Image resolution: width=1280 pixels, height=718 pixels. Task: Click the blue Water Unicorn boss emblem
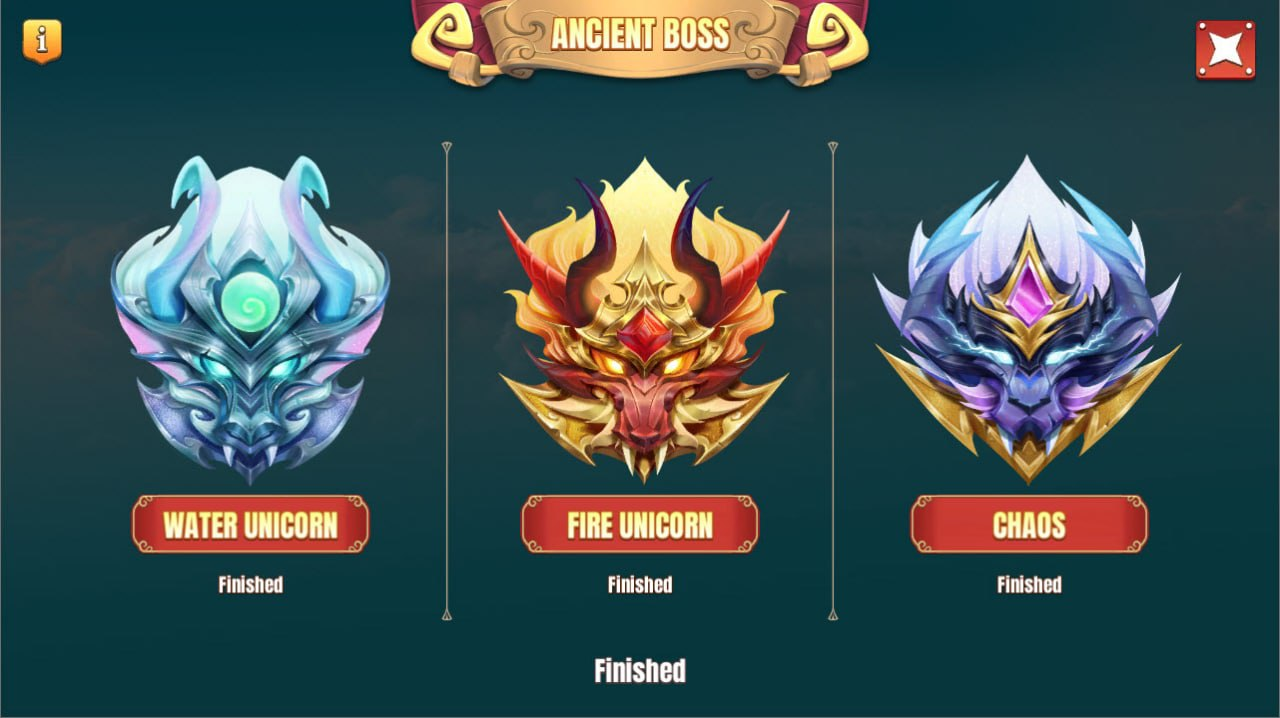(250, 320)
